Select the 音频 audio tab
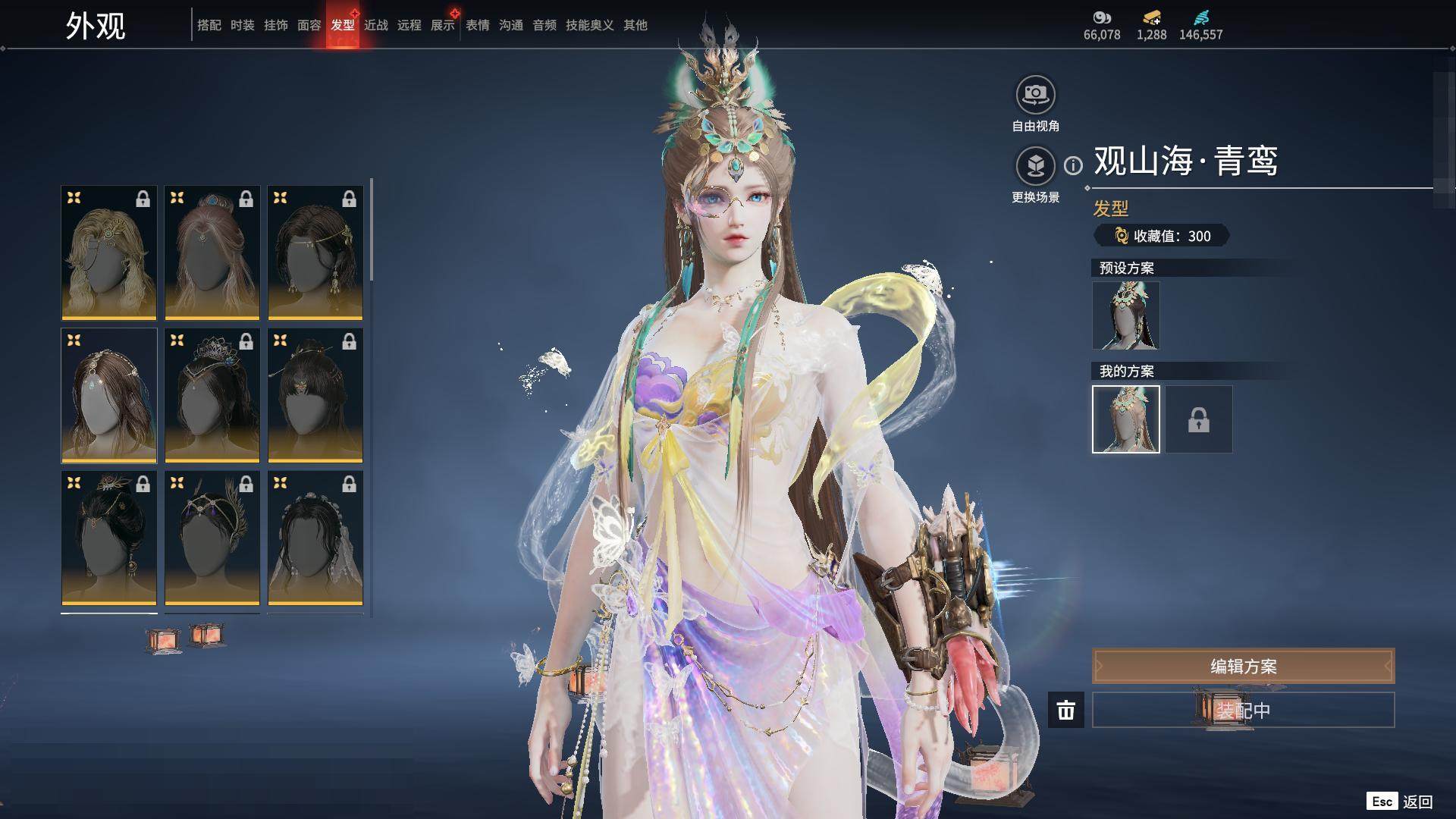The width and height of the screenshot is (1456, 819). tap(544, 25)
